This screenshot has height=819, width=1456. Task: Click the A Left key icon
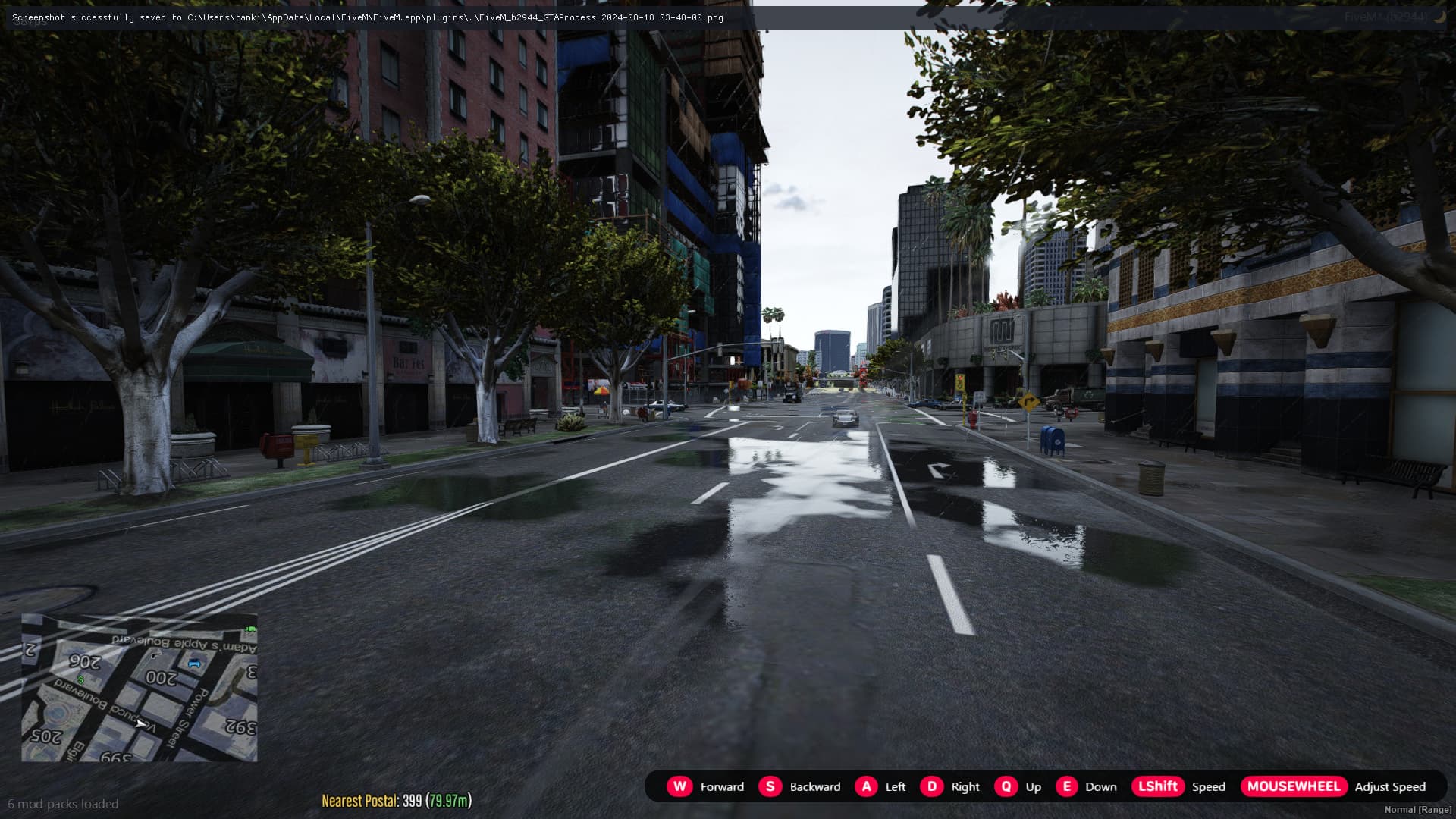(x=866, y=786)
